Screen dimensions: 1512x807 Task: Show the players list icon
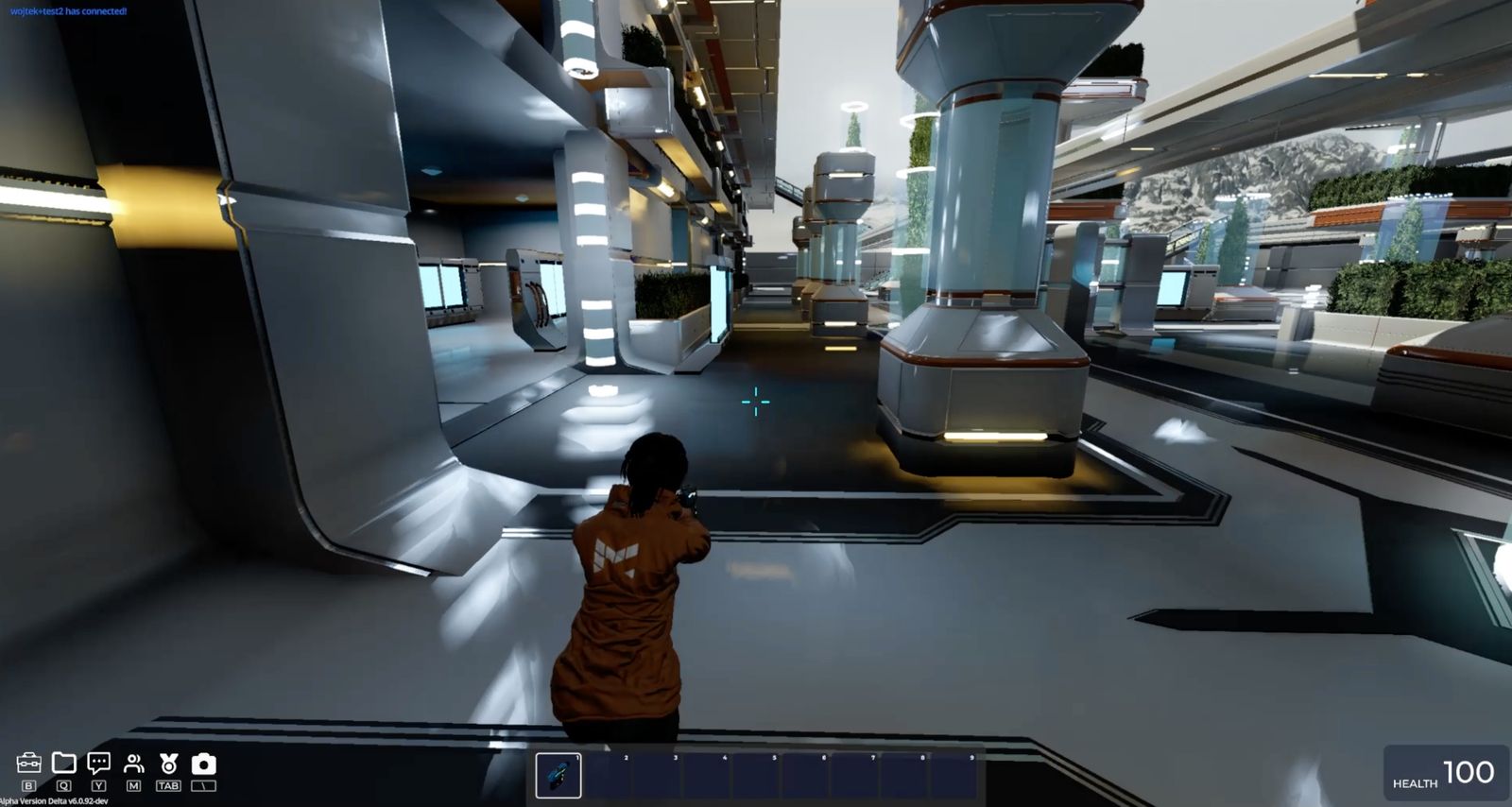click(133, 764)
